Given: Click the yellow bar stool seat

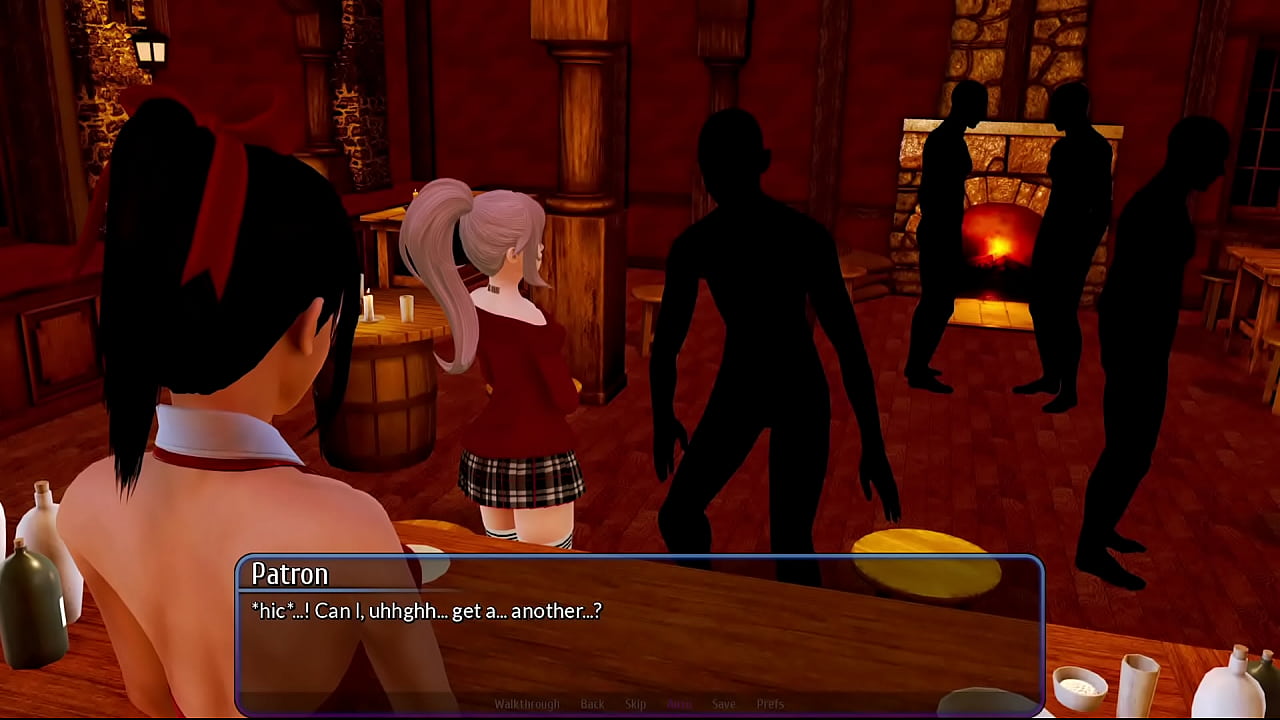Looking at the screenshot, I should [x=920, y=550].
